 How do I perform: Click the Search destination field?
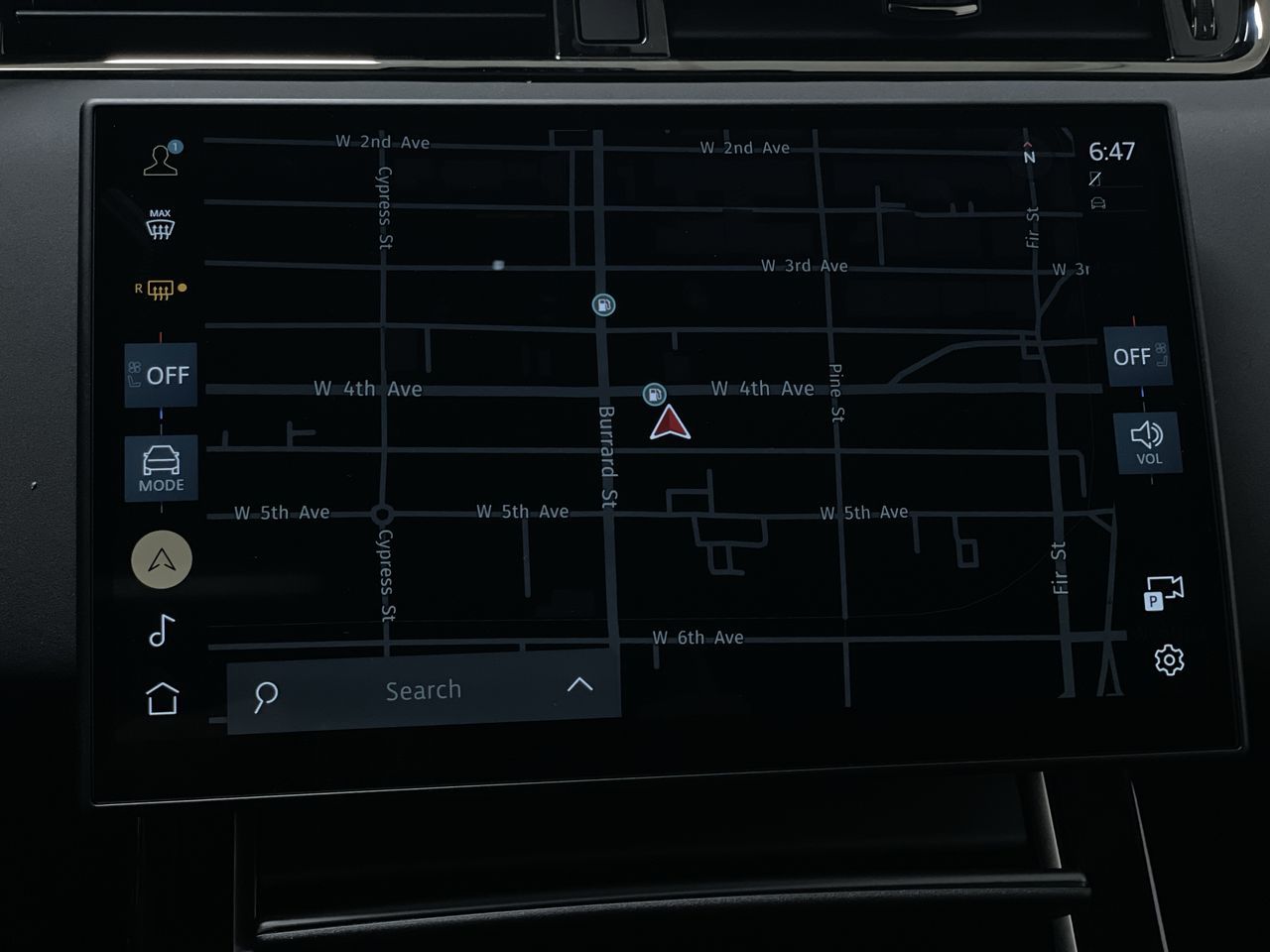pyautogui.click(x=423, y=690)
